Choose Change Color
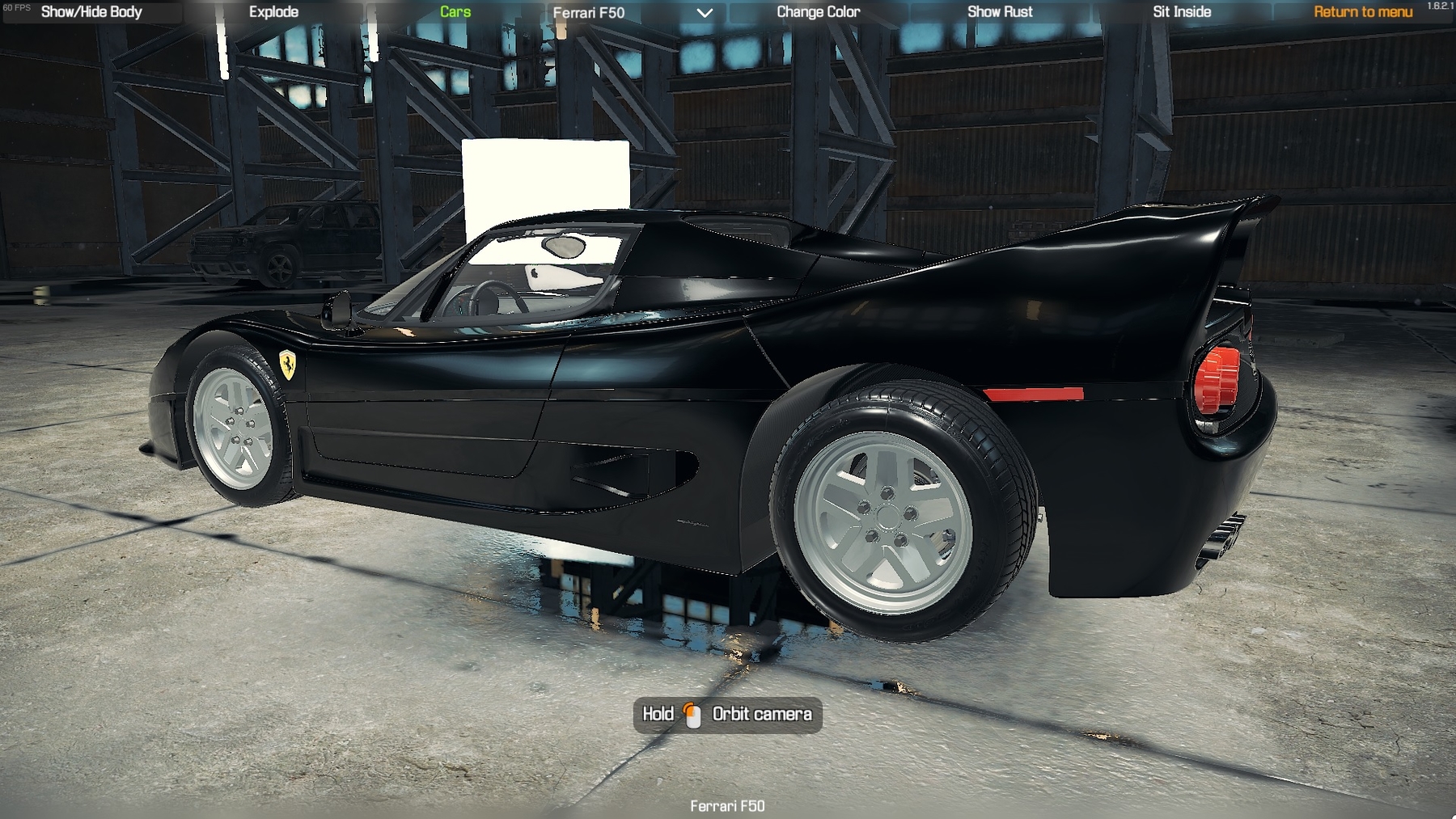Viewport: 1456px width, 819px height. click(818, 12)
